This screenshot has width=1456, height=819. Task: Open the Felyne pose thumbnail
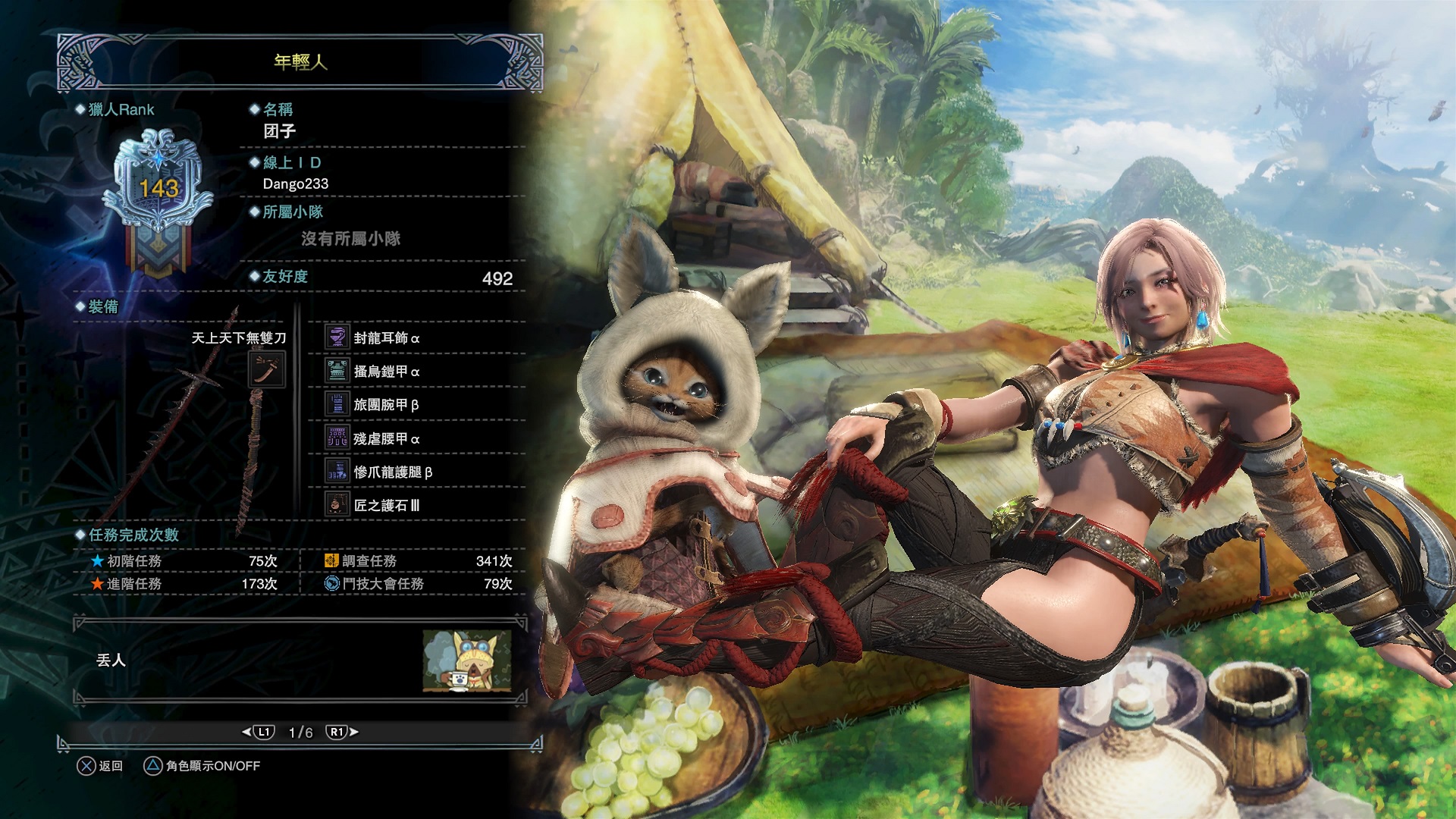(466, 661)
